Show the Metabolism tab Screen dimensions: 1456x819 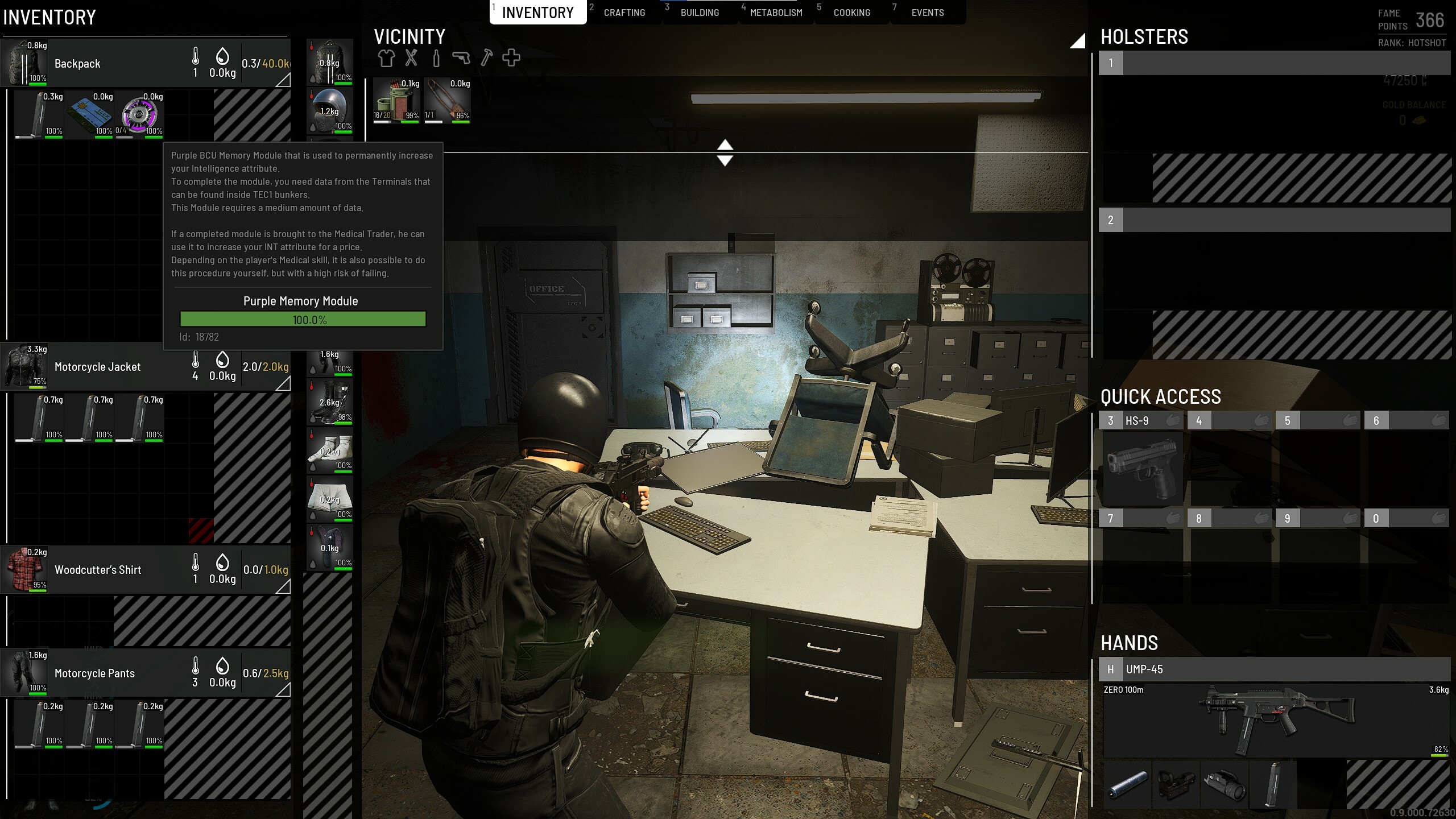click(x=776, y=13)
